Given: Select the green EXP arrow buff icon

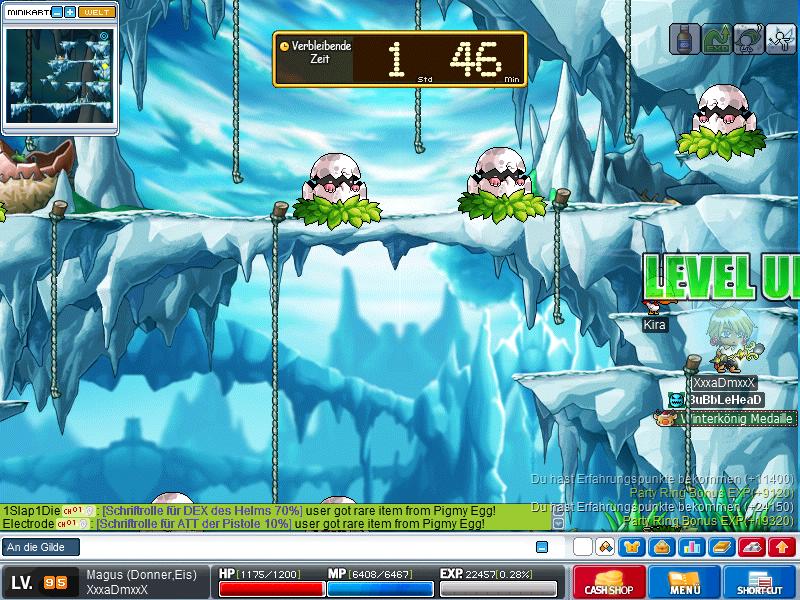Looking at the screenshot, I should (716, 39).
